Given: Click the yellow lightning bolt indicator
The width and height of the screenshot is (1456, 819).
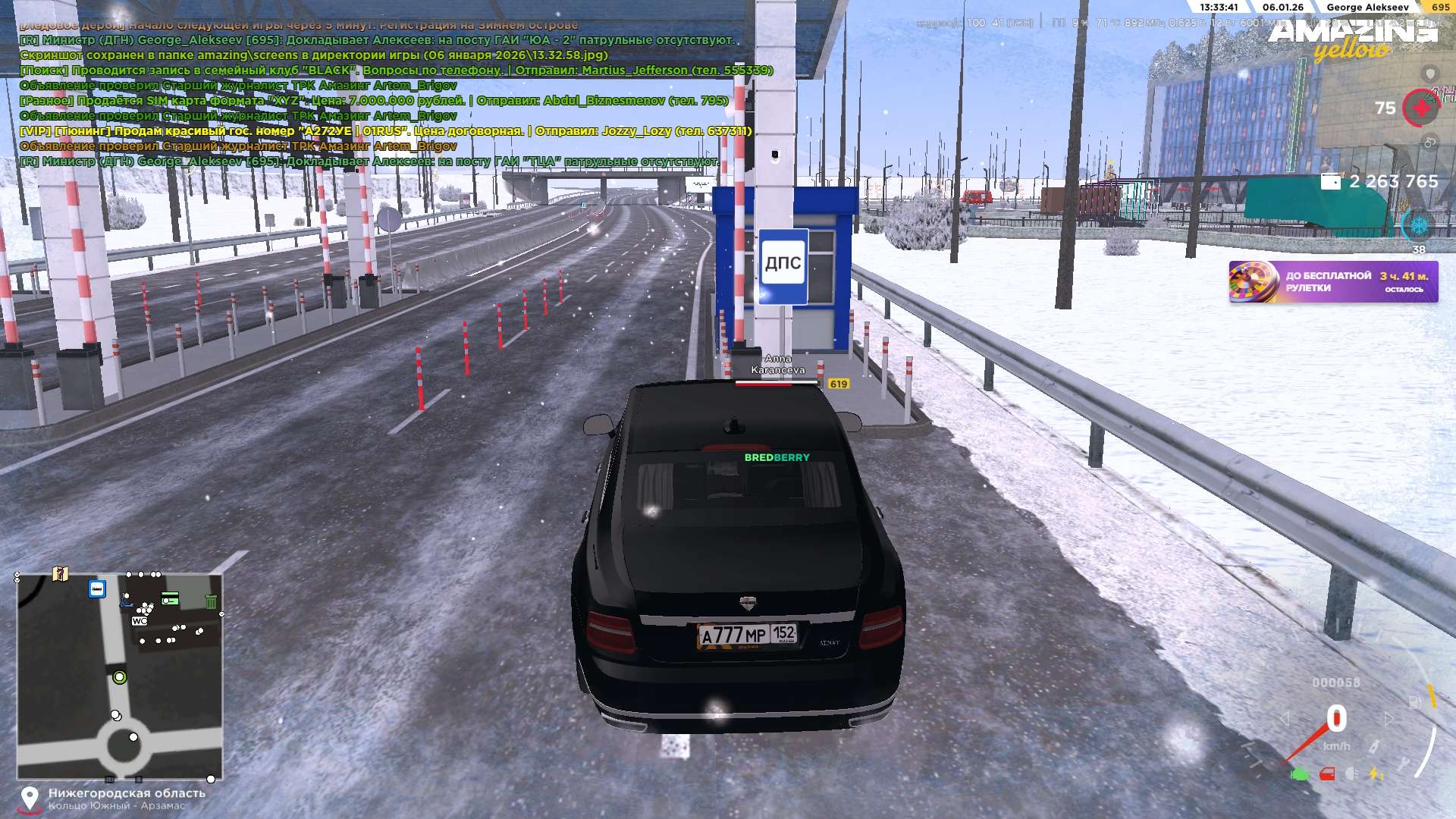Looking at the screenshot, I should (x=1375, y=774).
